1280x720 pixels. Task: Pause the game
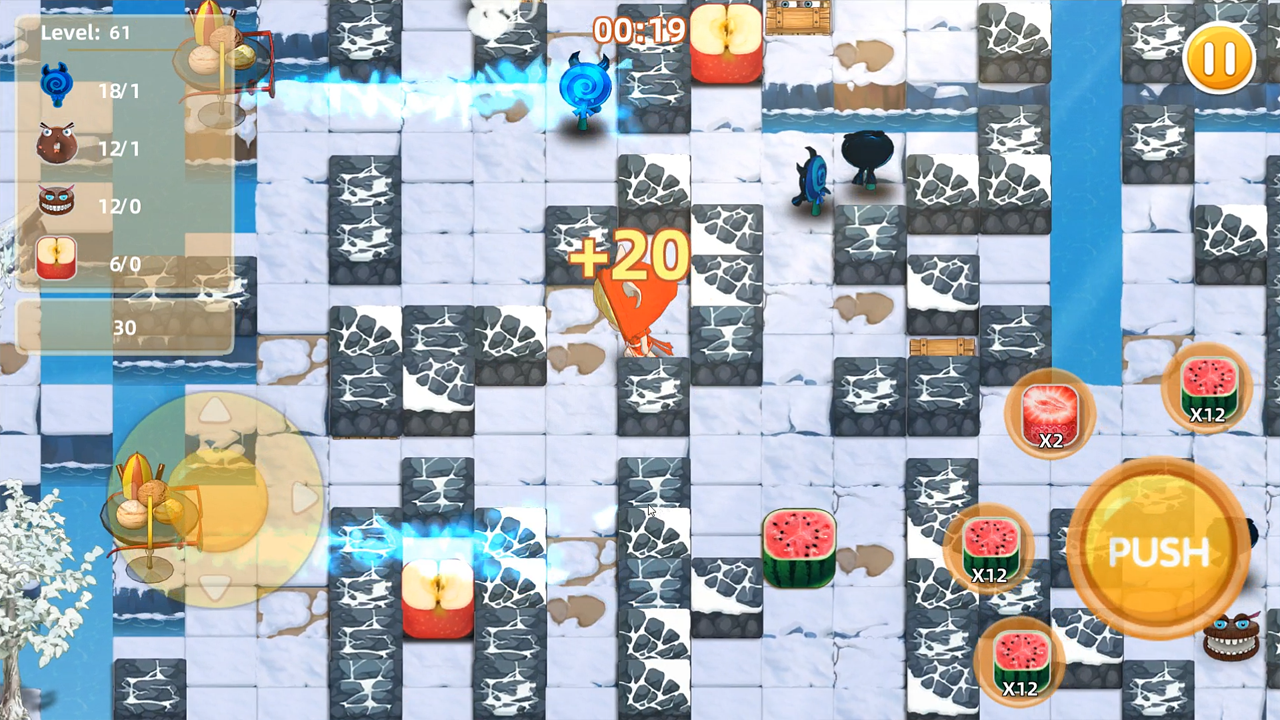(1218, 60)
